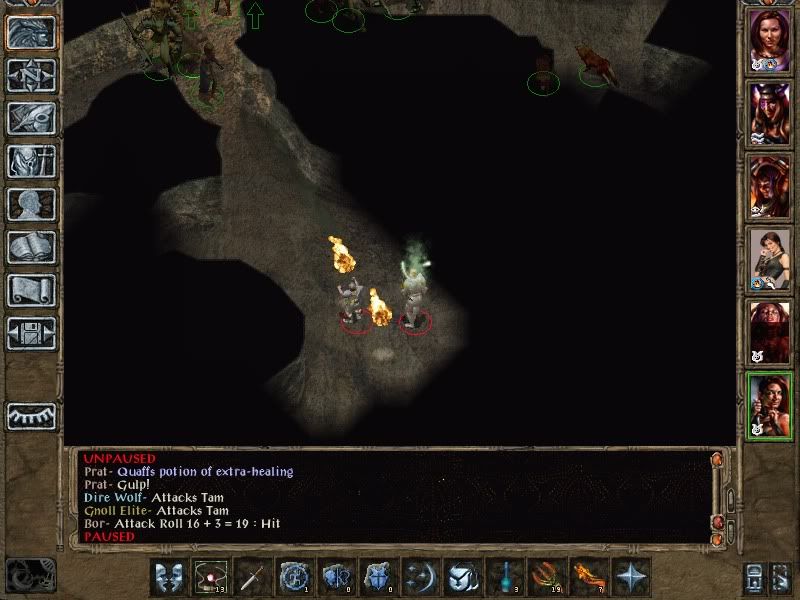Select the green-highlighted bottom portrait
This screenshot has height=600, width=800.
tap(770, 405)
